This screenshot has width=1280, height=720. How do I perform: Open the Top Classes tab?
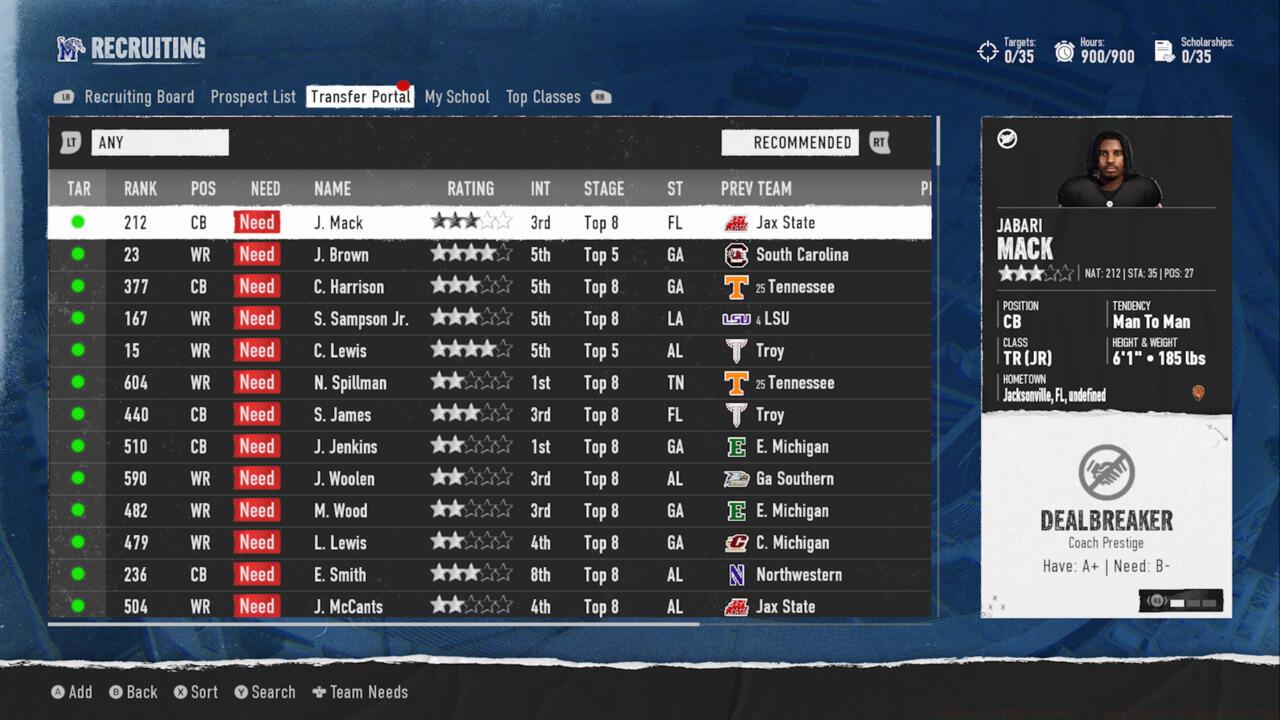coord(543,96)
